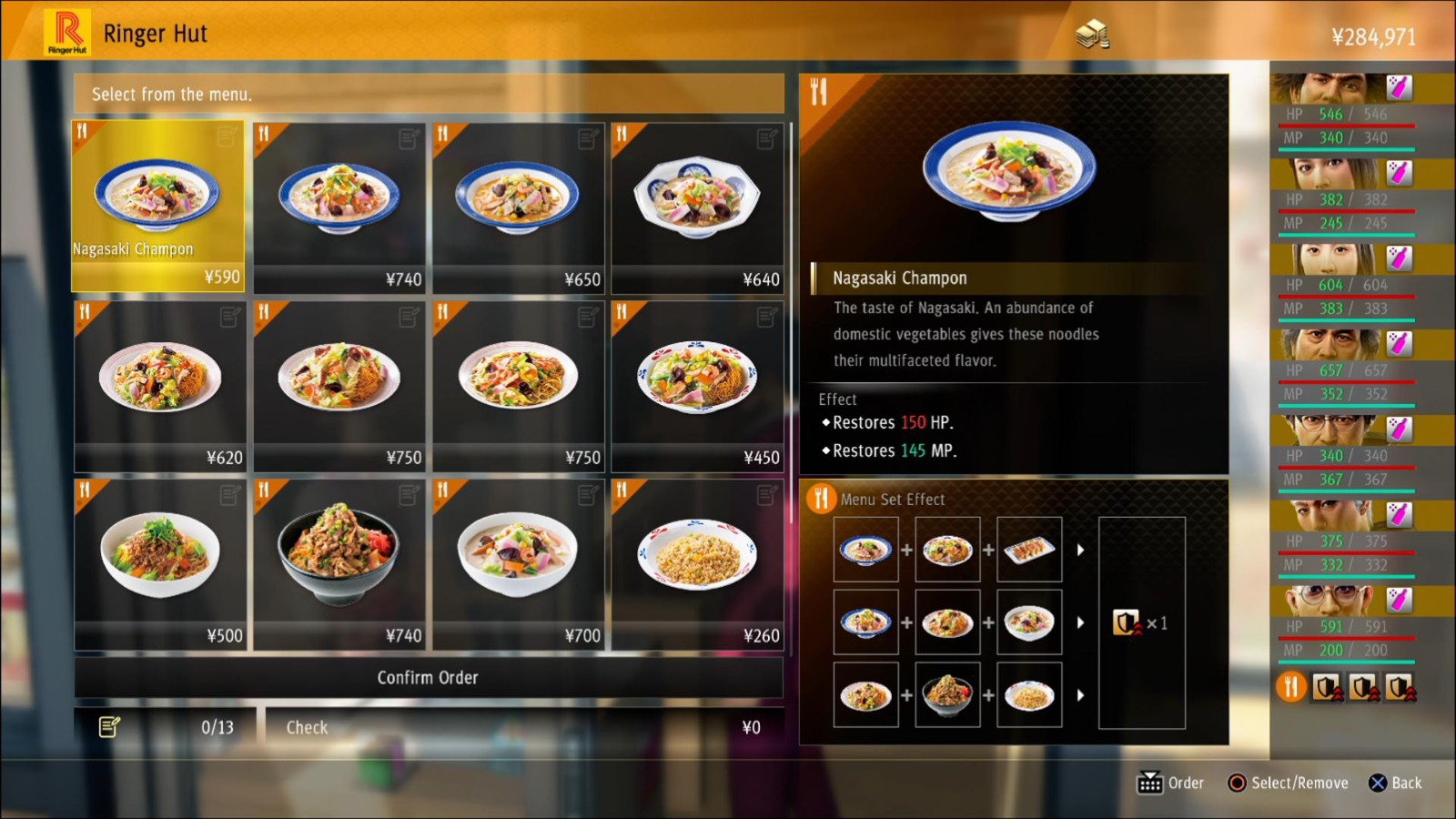Click the money stack icon in top bar
Screen dimensions: 1456x819
1092,33
